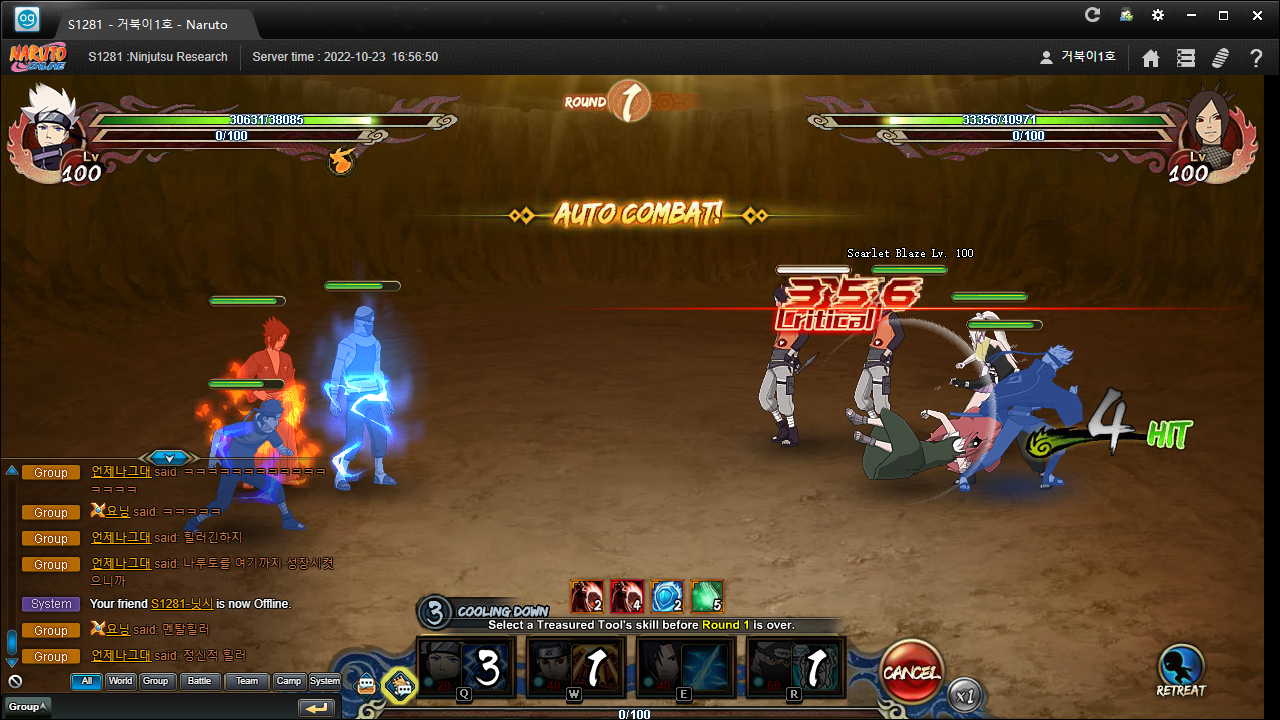Cancel auto combat with the red button

point(911,672)
